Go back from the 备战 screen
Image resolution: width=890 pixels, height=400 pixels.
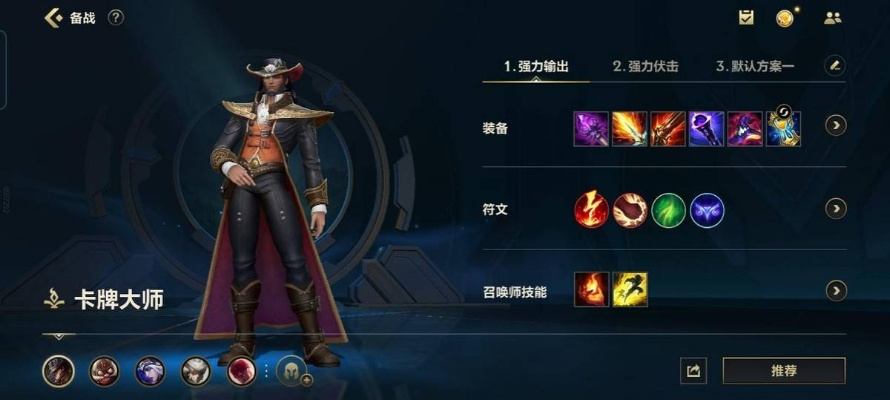53,18
